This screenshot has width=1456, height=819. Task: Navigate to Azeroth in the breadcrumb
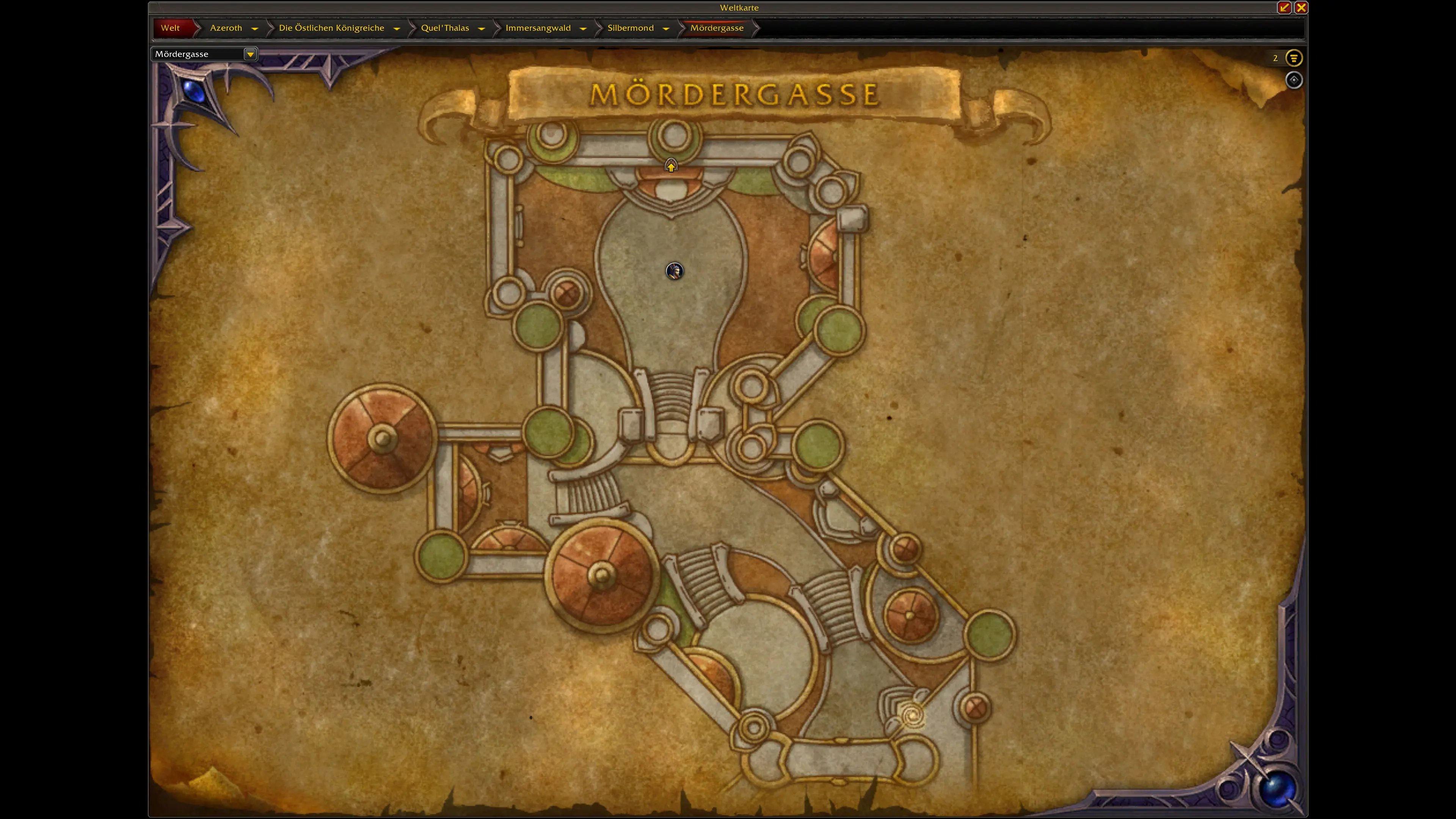pos(226,28)
